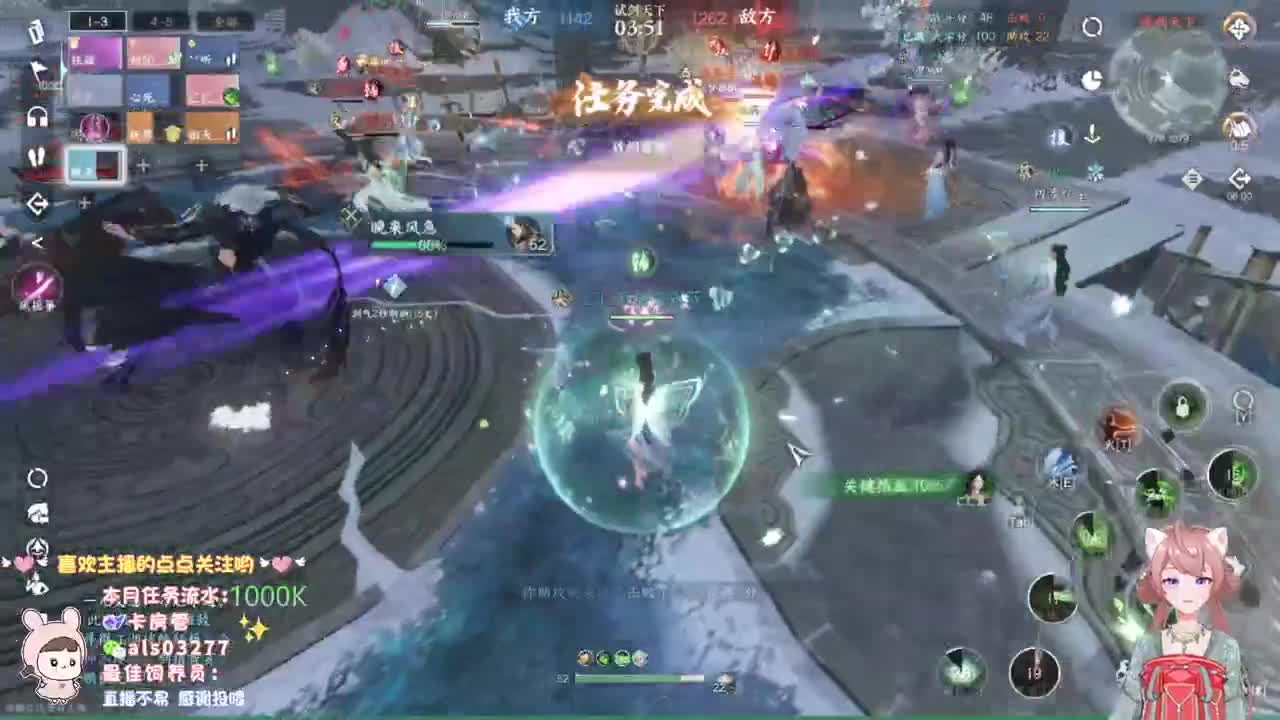Toggle the target lock skill icon
This screenshot has width=1280, height=720.
(1182, 405)
